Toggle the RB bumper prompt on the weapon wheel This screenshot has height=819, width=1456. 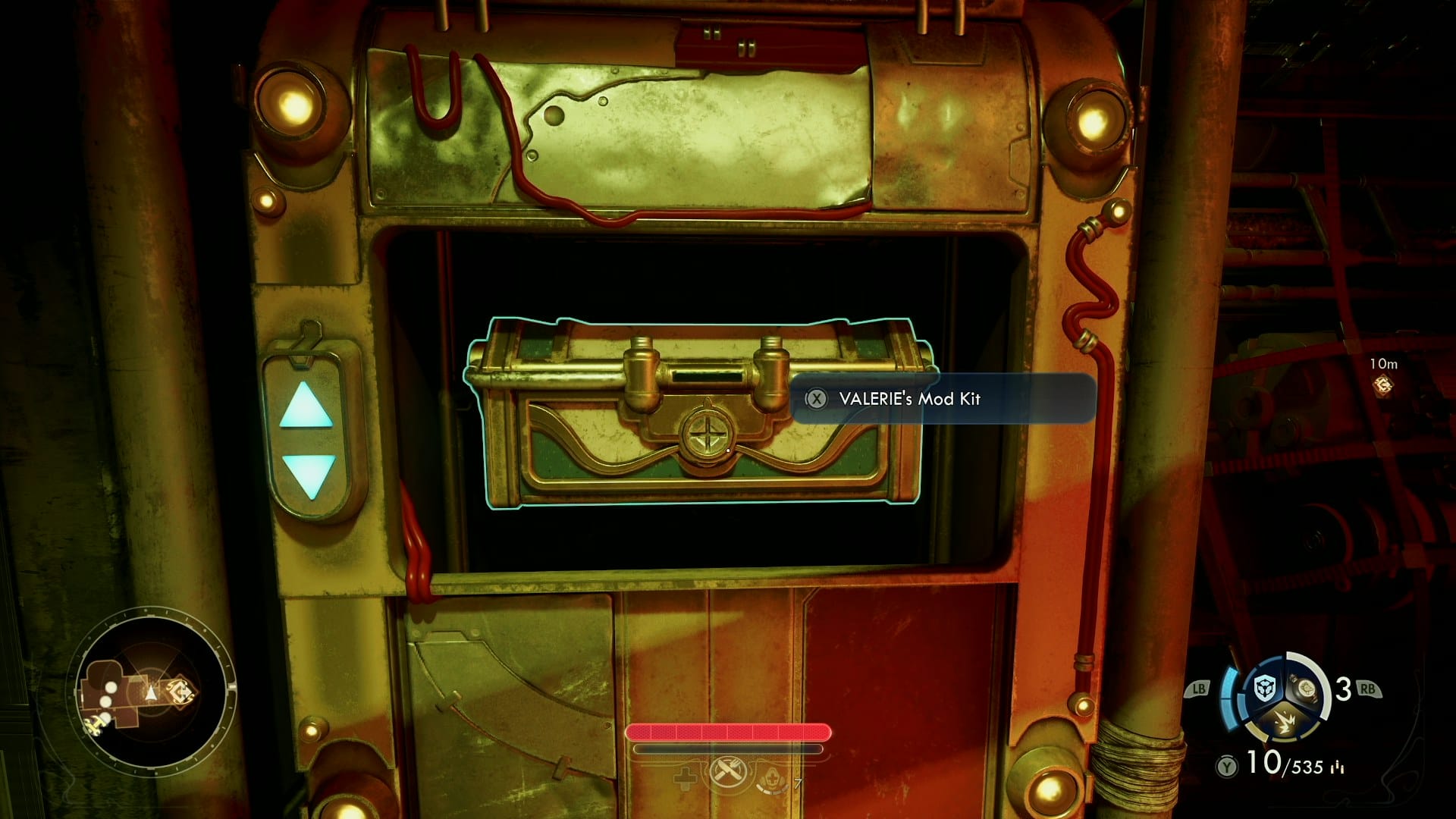pyautogui.click(x=1368, y=689)
